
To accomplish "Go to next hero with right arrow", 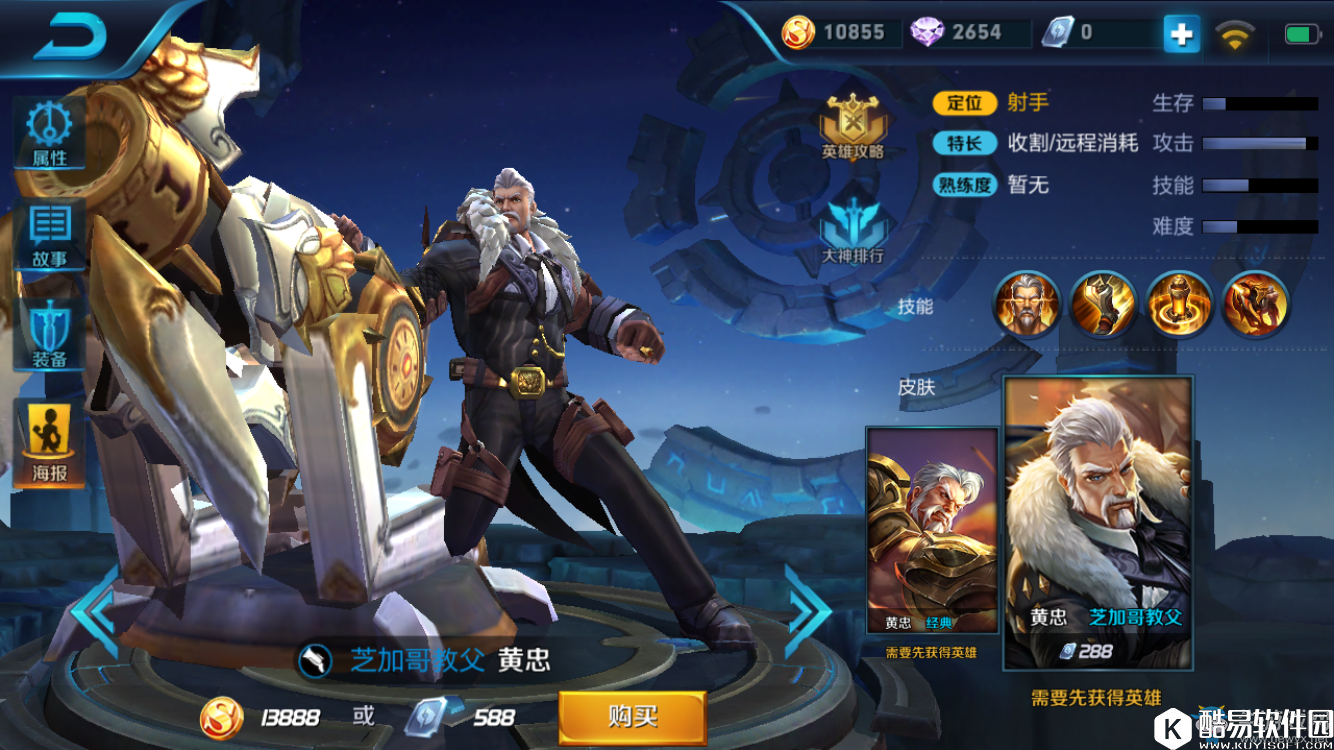I will tap(808, 612).
